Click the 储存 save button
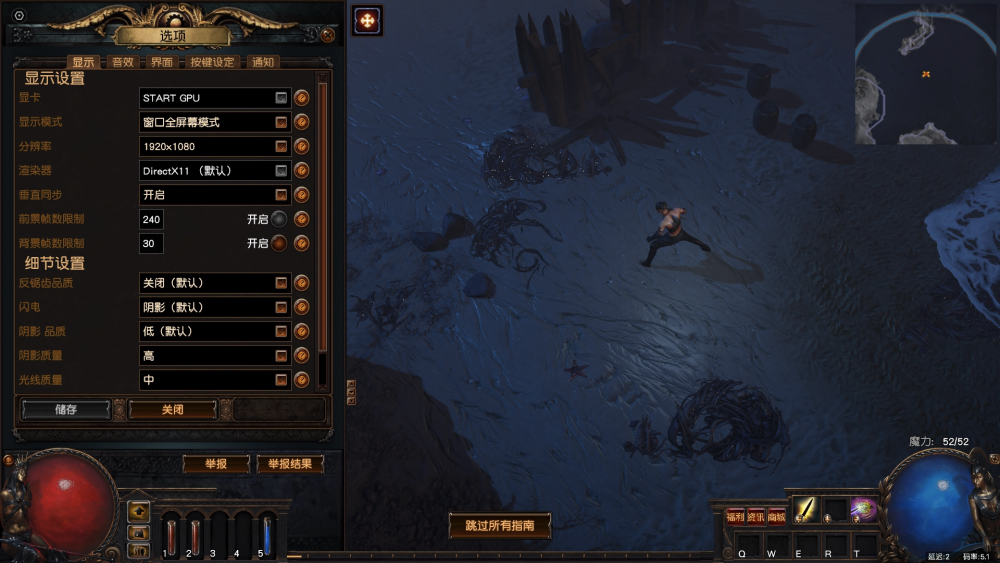Screen dimensions: 1000x563 pyautogui.click(x=66, y=410)
